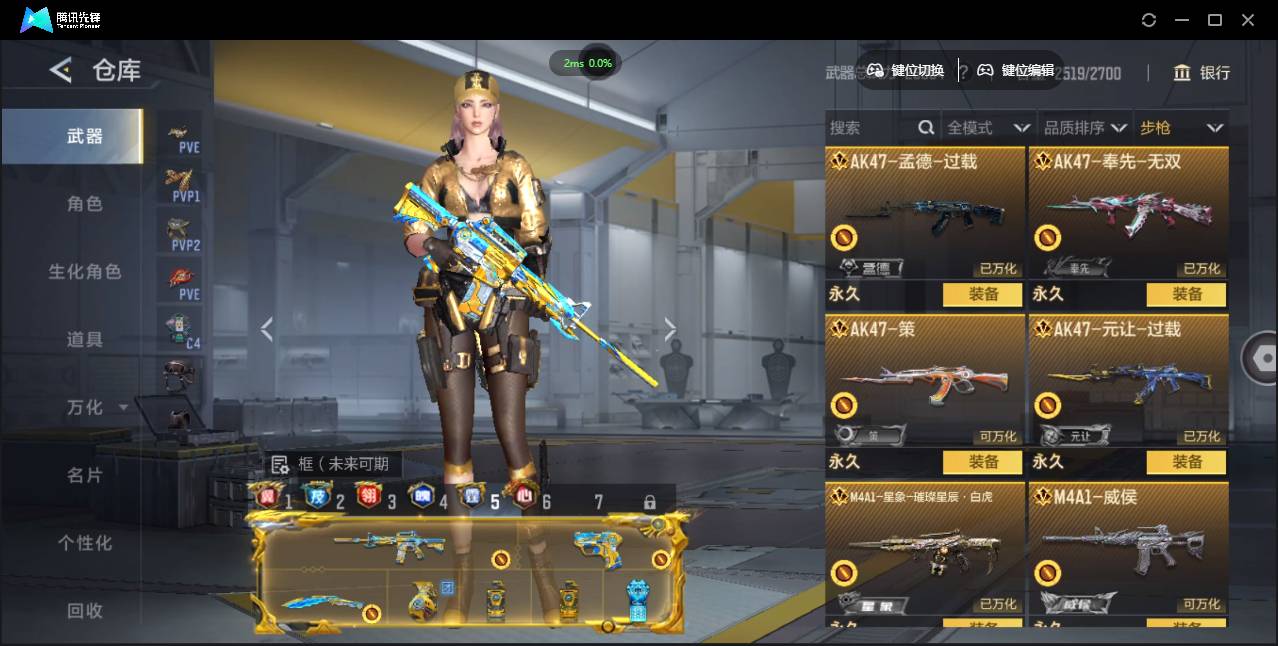Select the 道具 tab
The image size is (1278, 646).
(85, 340)
